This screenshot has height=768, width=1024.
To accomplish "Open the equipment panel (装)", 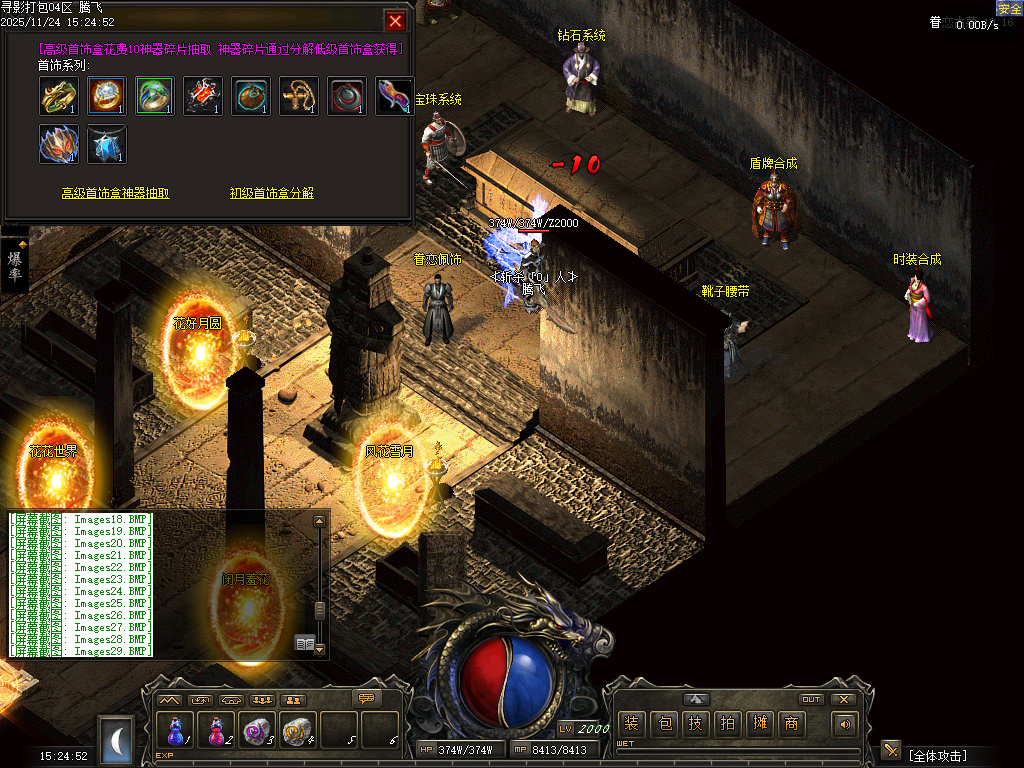I will pos(631,724).
